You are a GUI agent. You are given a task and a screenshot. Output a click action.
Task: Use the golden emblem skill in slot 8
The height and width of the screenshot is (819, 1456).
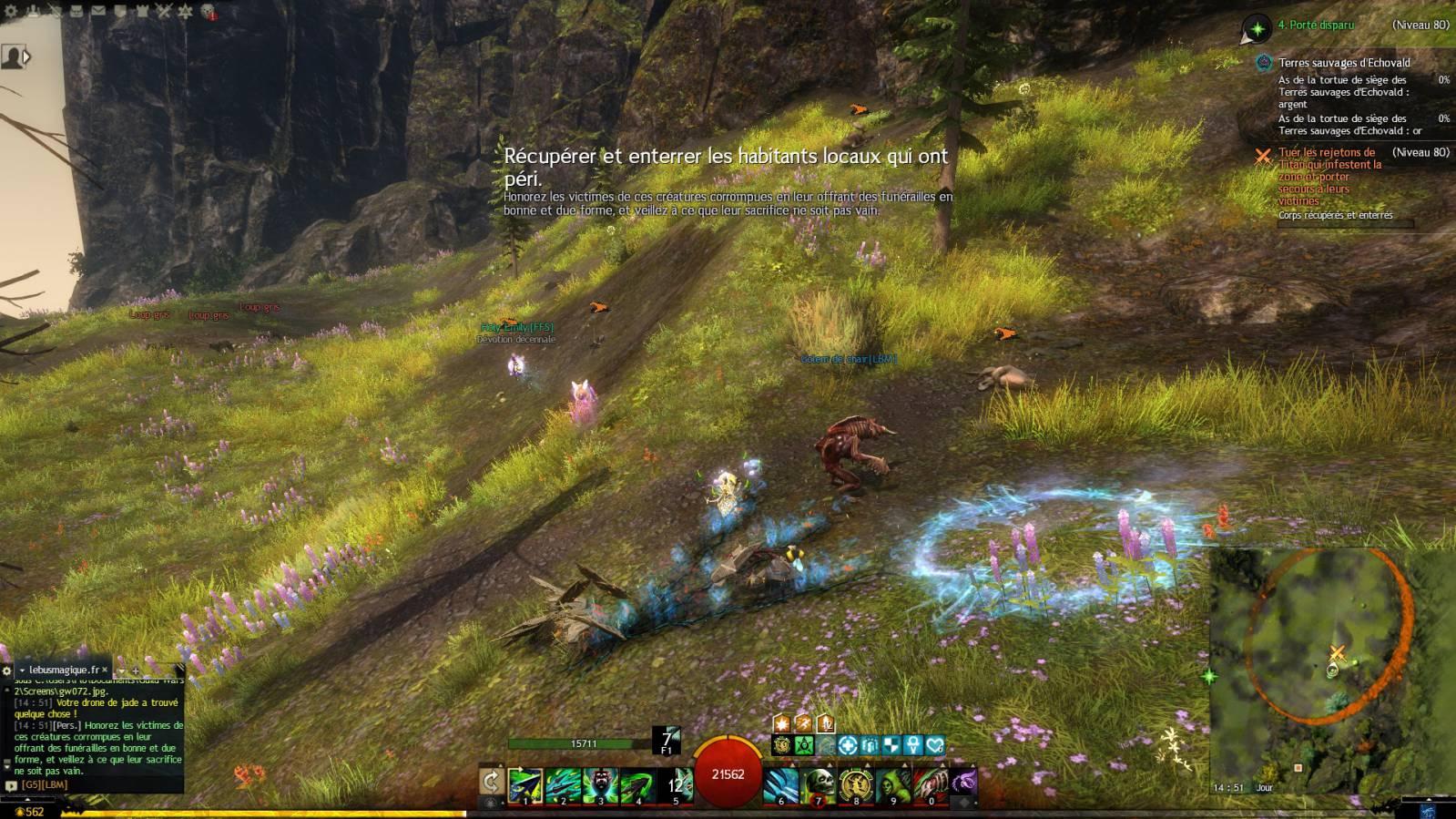[x=856, y=784]
